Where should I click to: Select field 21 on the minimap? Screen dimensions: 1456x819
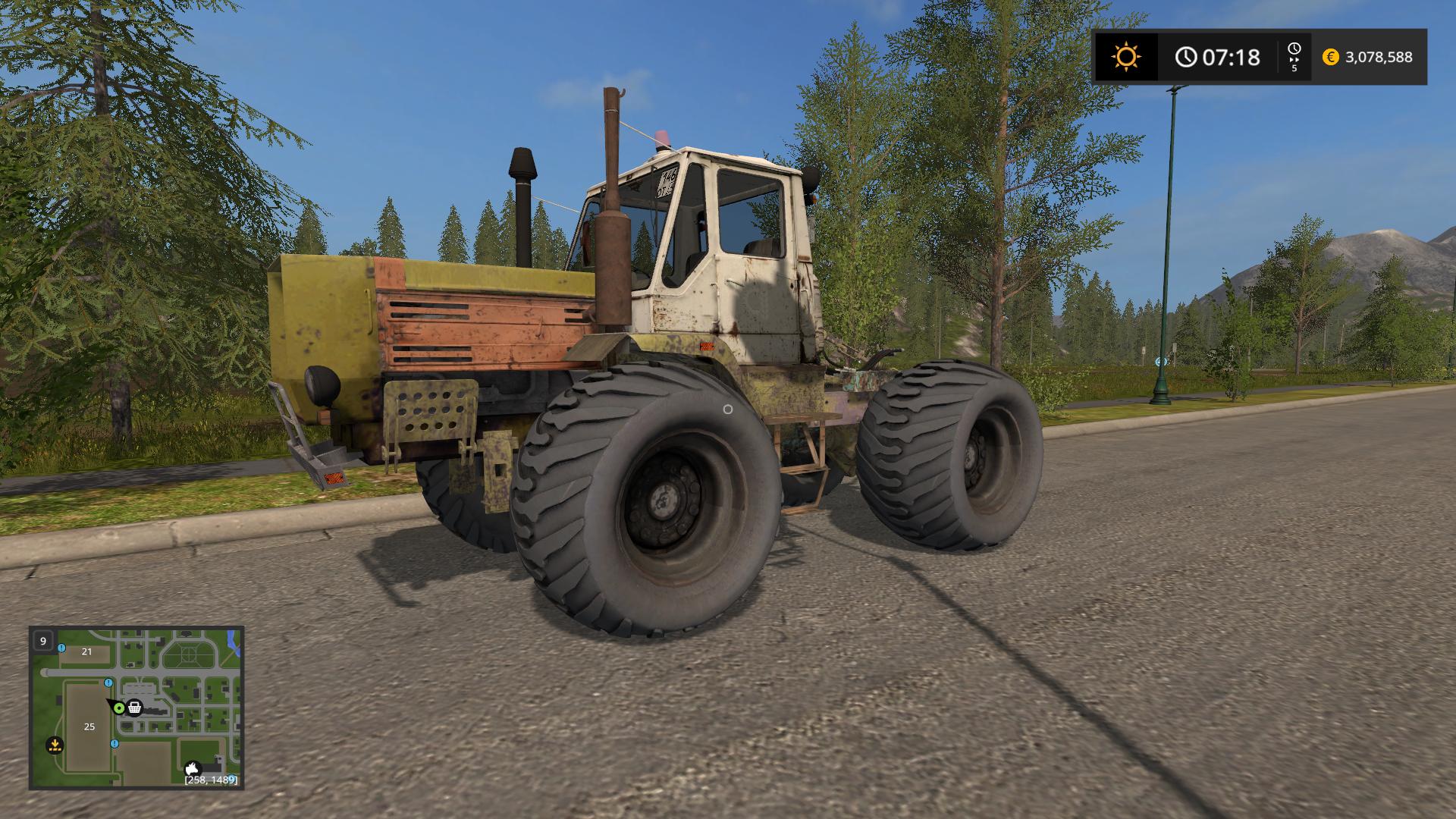pos(87,651)
